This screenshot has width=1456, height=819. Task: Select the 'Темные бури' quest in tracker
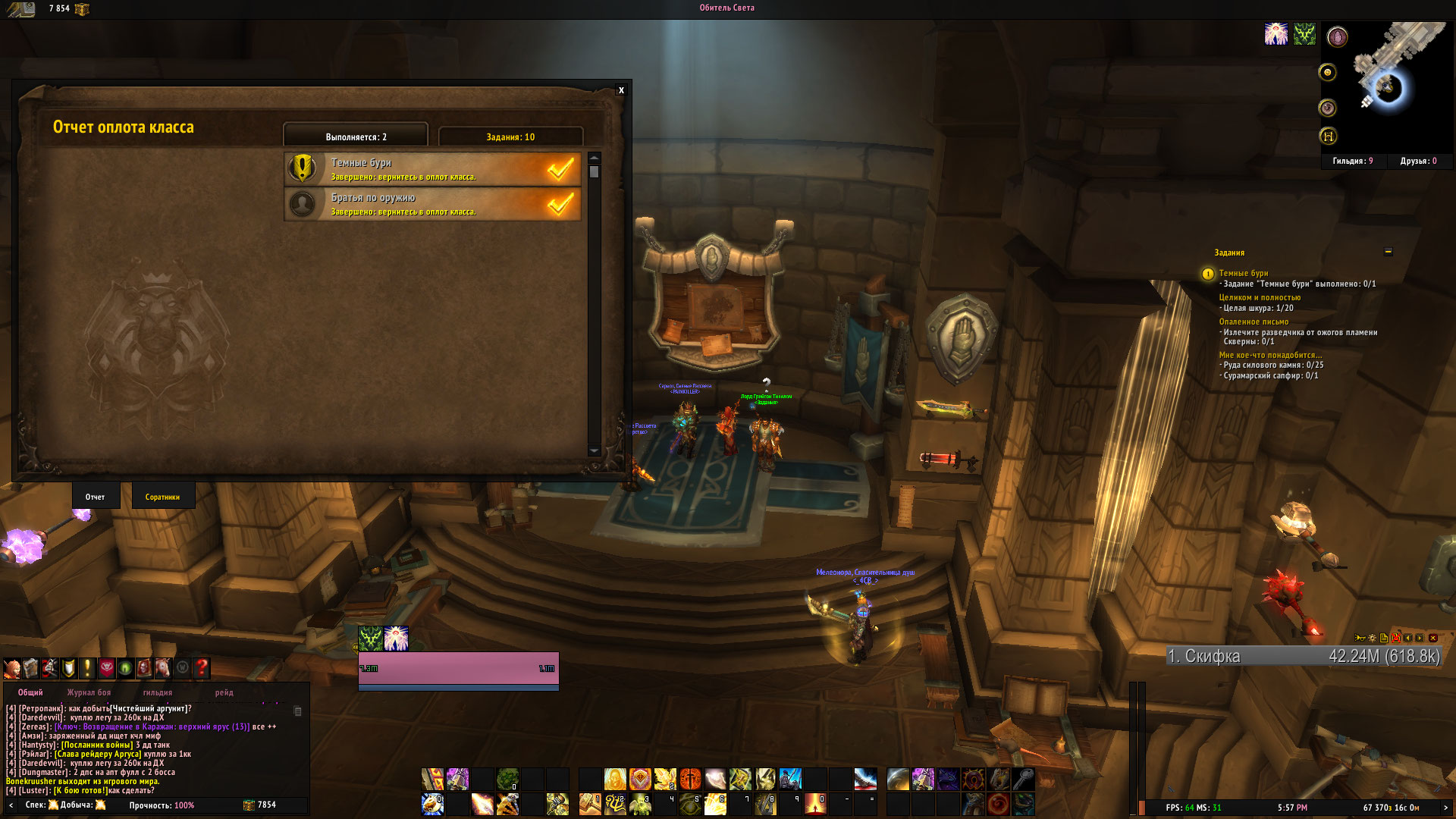pyautogui.click(x=1243, y=273)
